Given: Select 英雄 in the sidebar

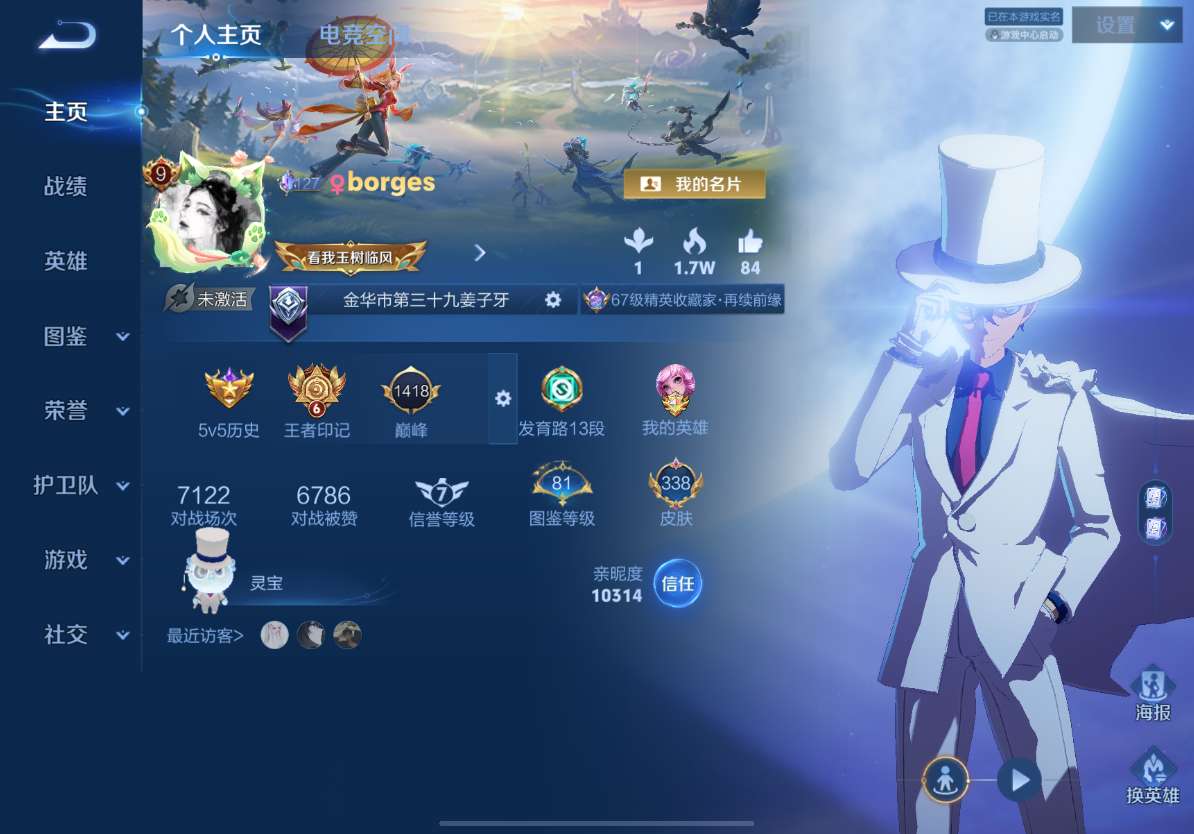Looking at the screenshot, I should click(66, 261).
